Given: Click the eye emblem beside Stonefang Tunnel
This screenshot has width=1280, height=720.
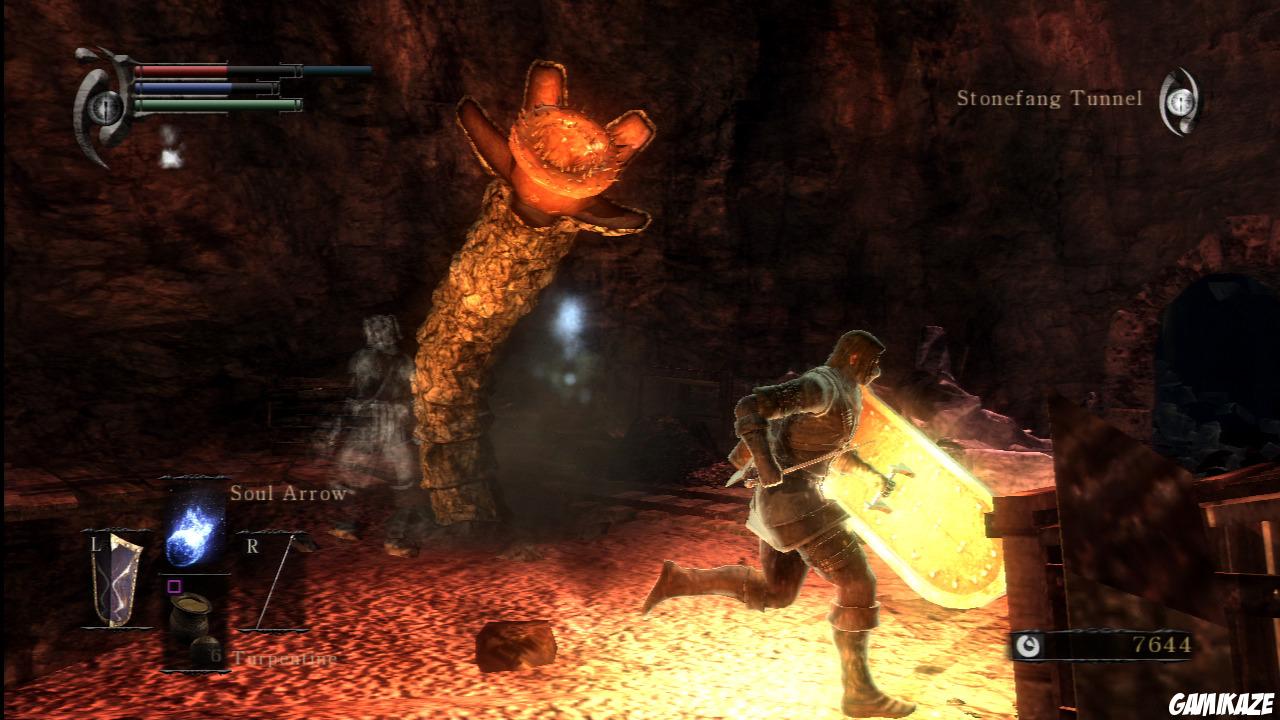Looking at the screenshot, I should [1180, 100].
